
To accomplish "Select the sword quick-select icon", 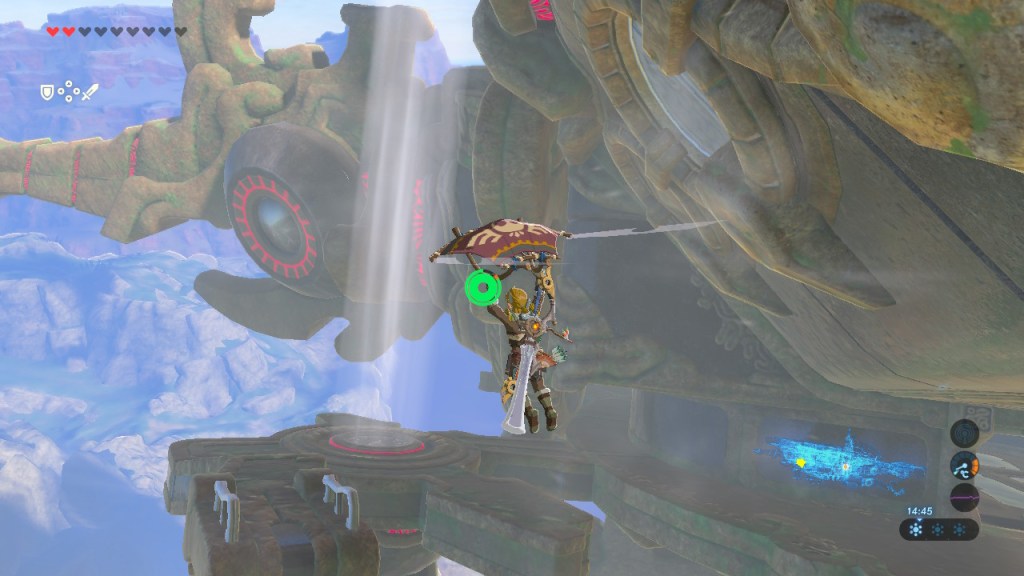I will (90, 92).
